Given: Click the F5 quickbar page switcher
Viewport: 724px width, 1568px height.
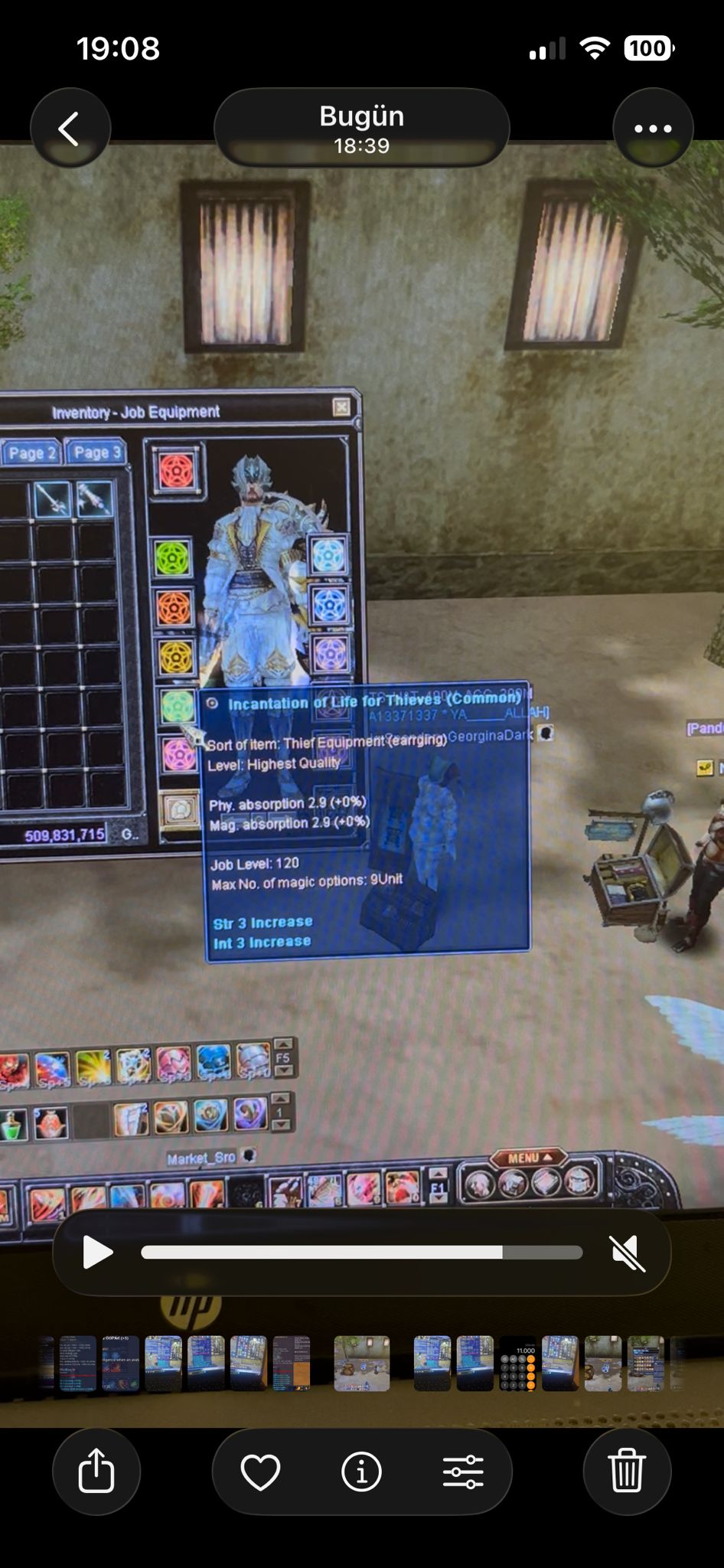Looking at the screenshot, I should pyautogui.click(x=283, y=1058).
